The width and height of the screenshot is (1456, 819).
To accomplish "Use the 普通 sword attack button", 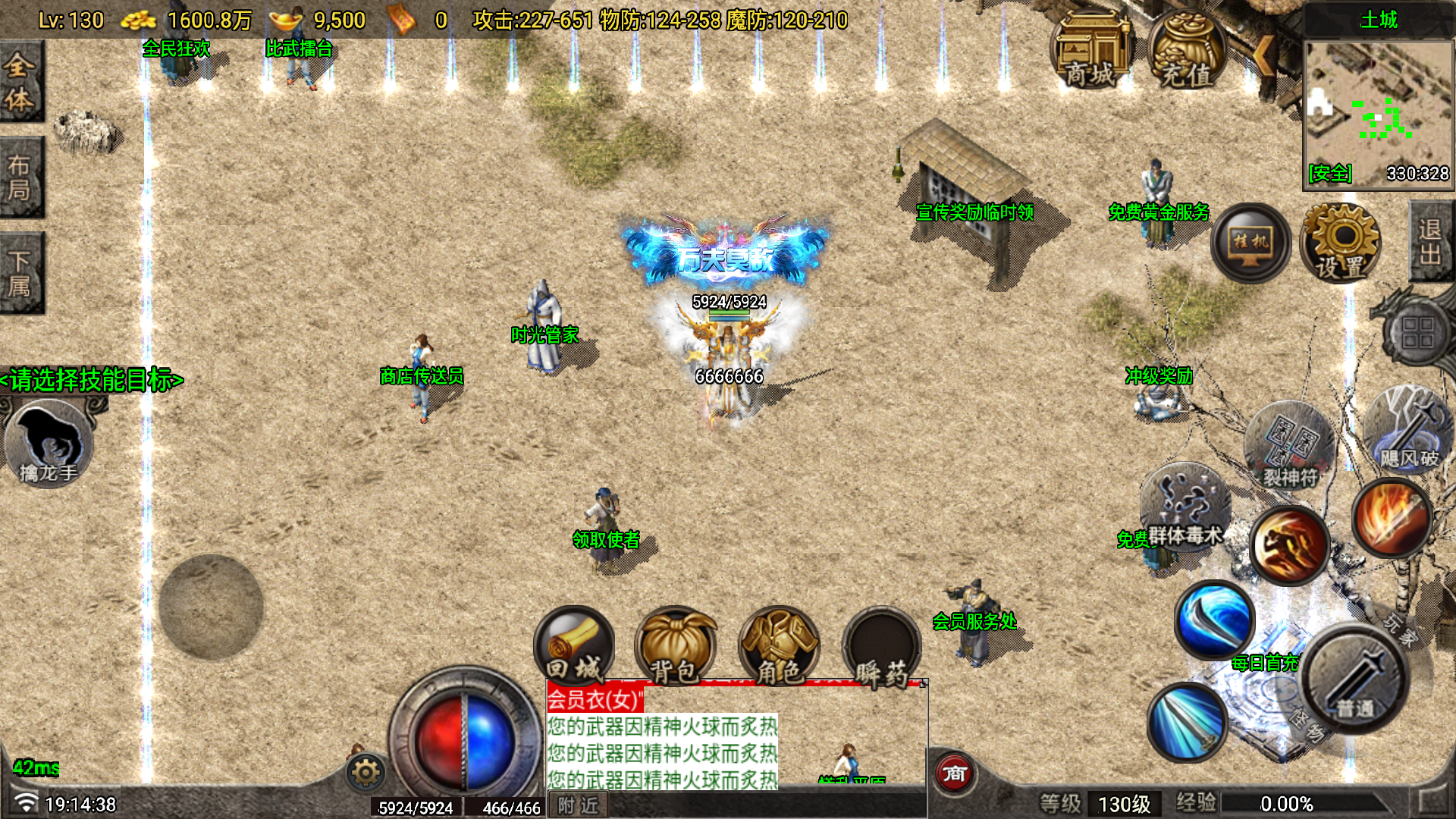I will pos(1355,679).
